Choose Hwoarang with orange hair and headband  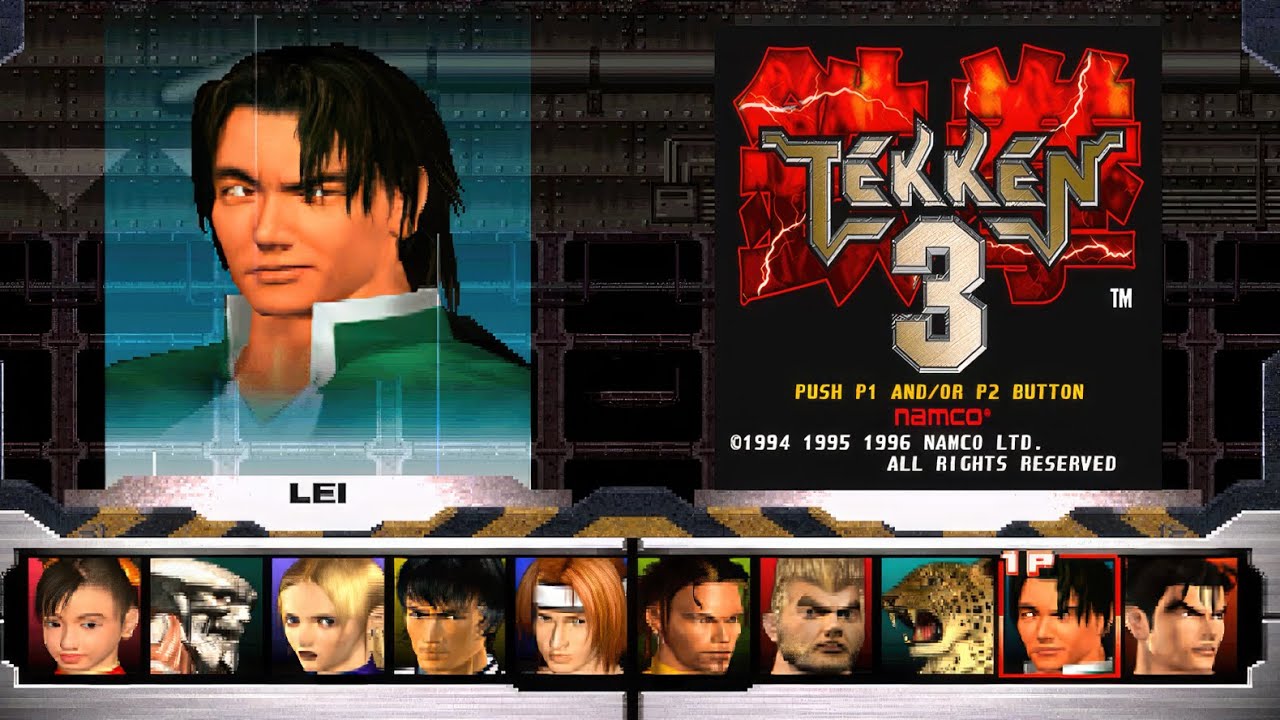570,615
